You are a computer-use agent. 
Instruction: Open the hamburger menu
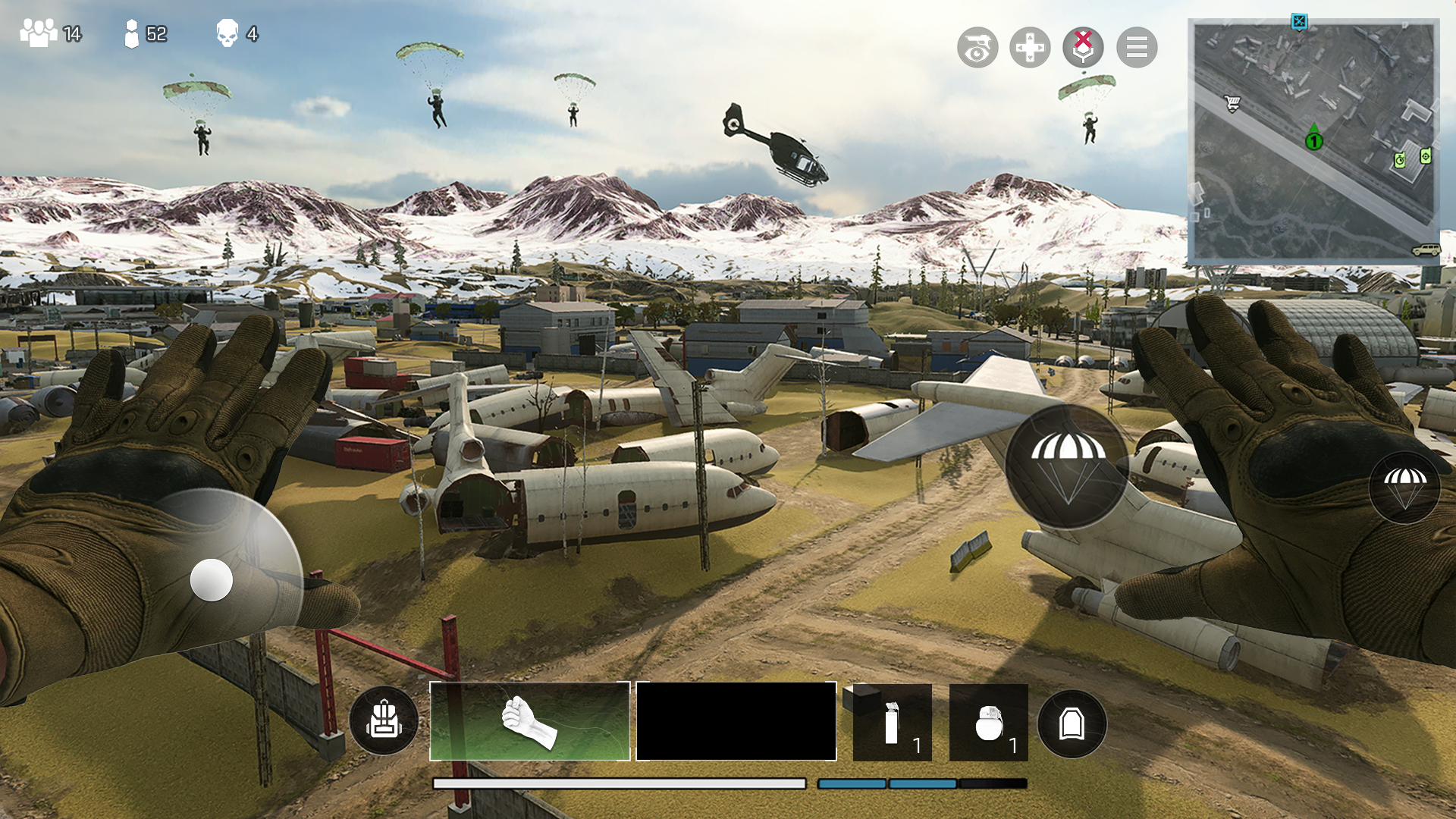coord(1136,48)
